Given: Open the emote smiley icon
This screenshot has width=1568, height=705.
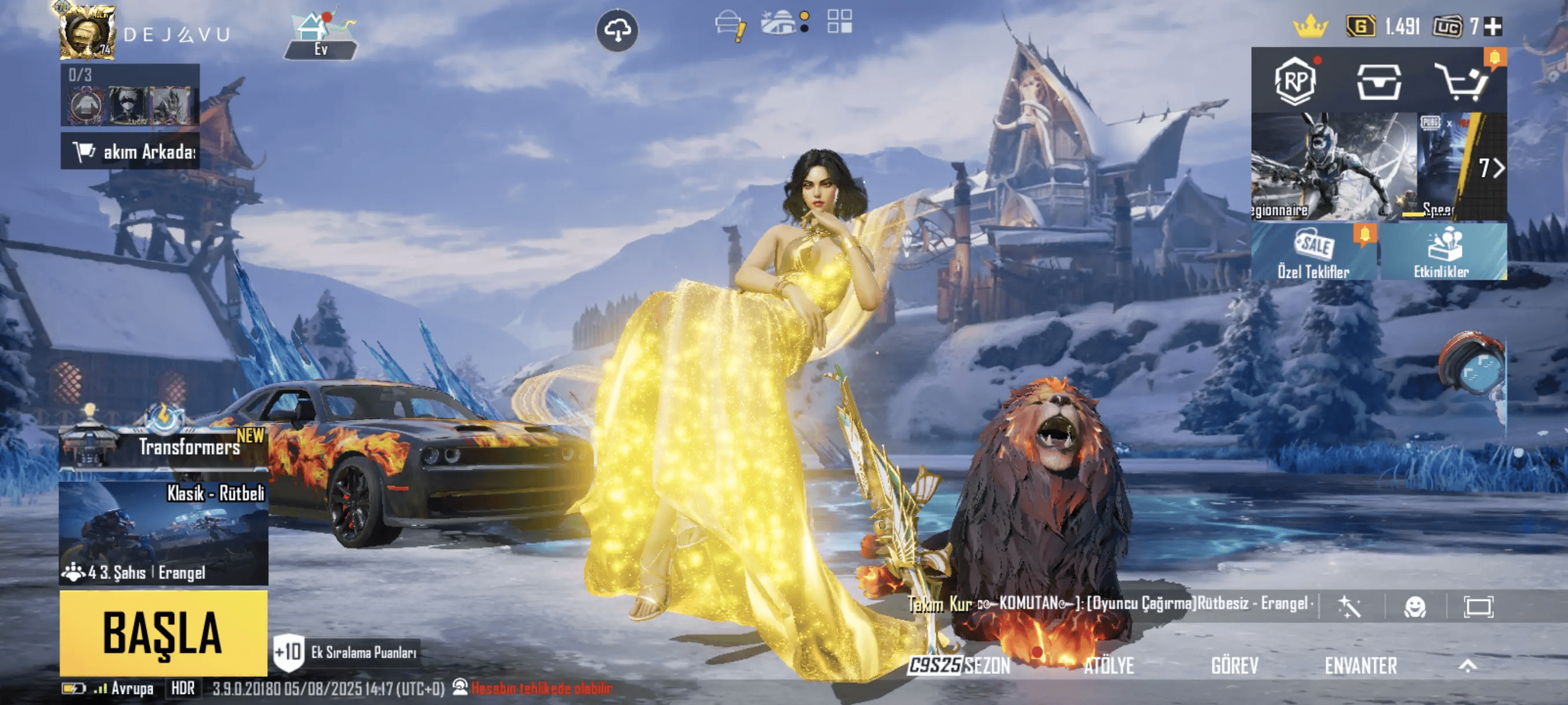Looking at the screenshot, I should pos(1415,606).
